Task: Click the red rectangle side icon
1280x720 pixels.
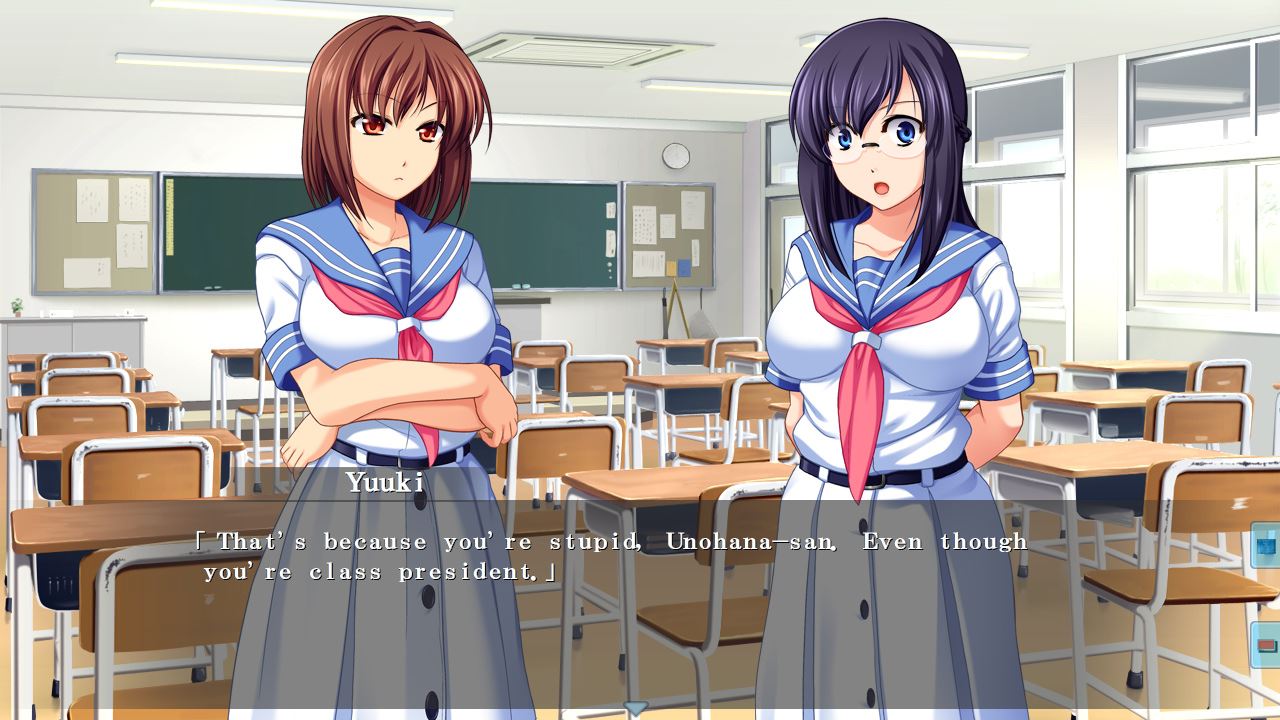Action: point(1266,644)
